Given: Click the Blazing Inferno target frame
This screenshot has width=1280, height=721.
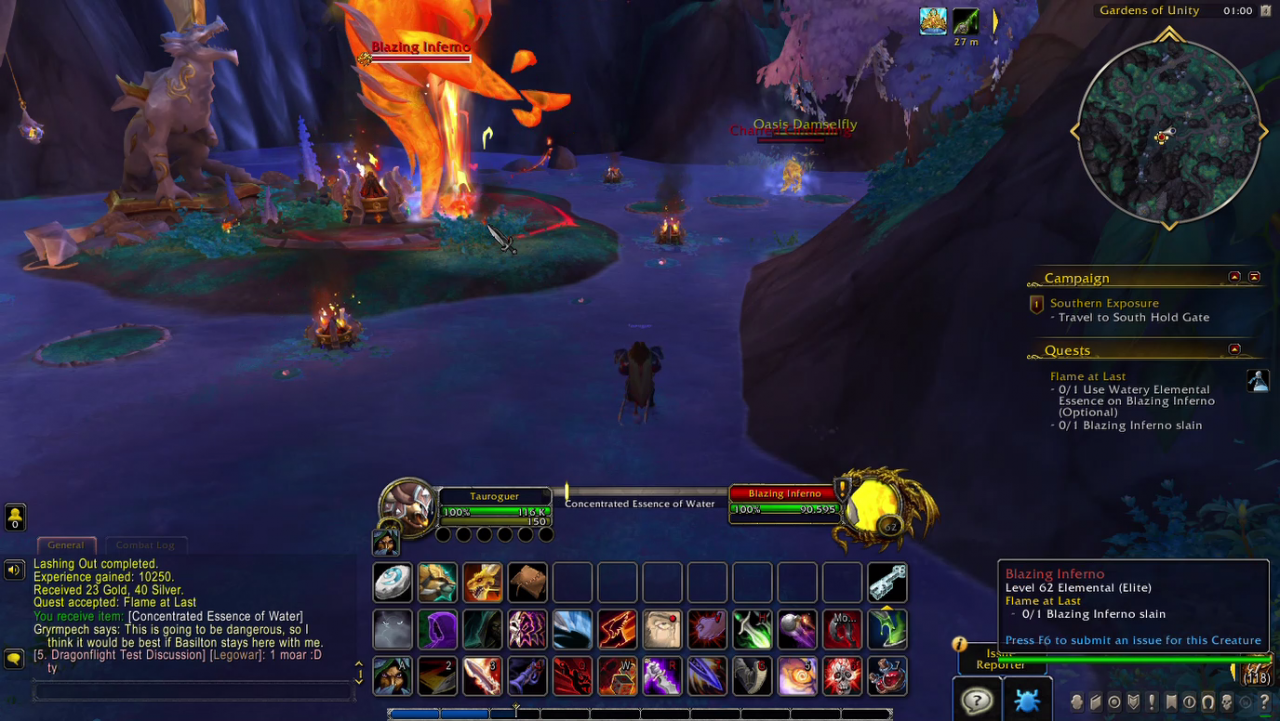Looking at the screenshot, I should pyautogui.click(x=785, y=500).
